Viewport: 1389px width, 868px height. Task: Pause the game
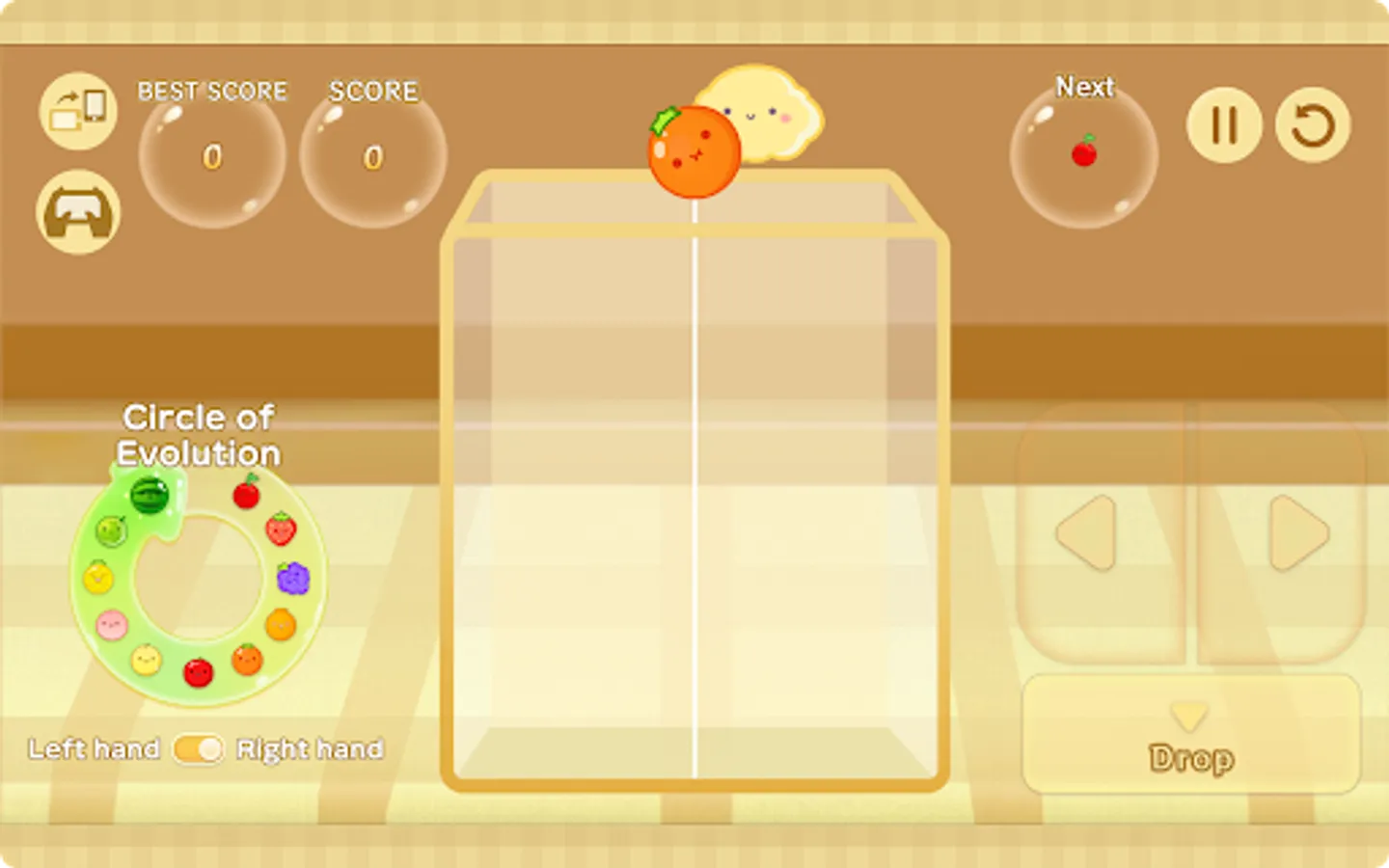pyautogui.click(x=1223, y=123)
